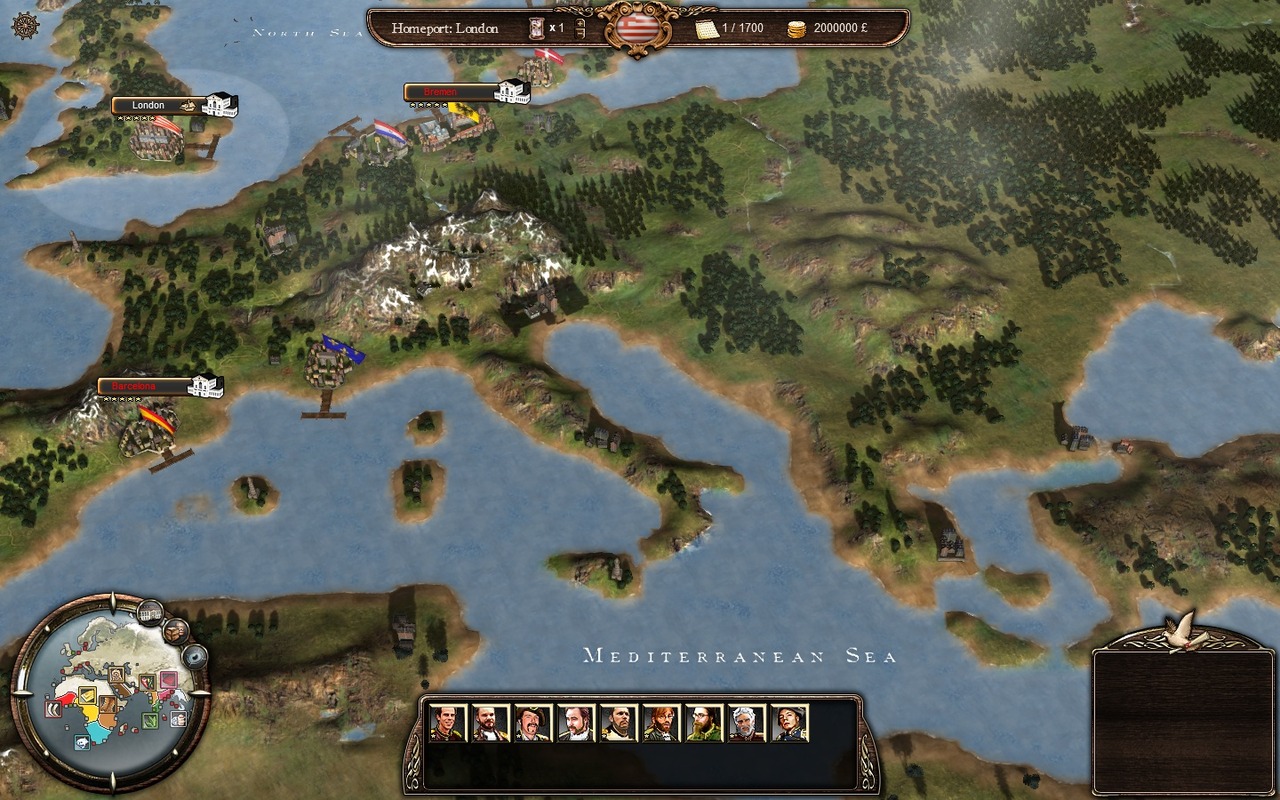Pick the white-haired captain portrait
Viewport: 1280px width, 800px height.
coord(746,723)
